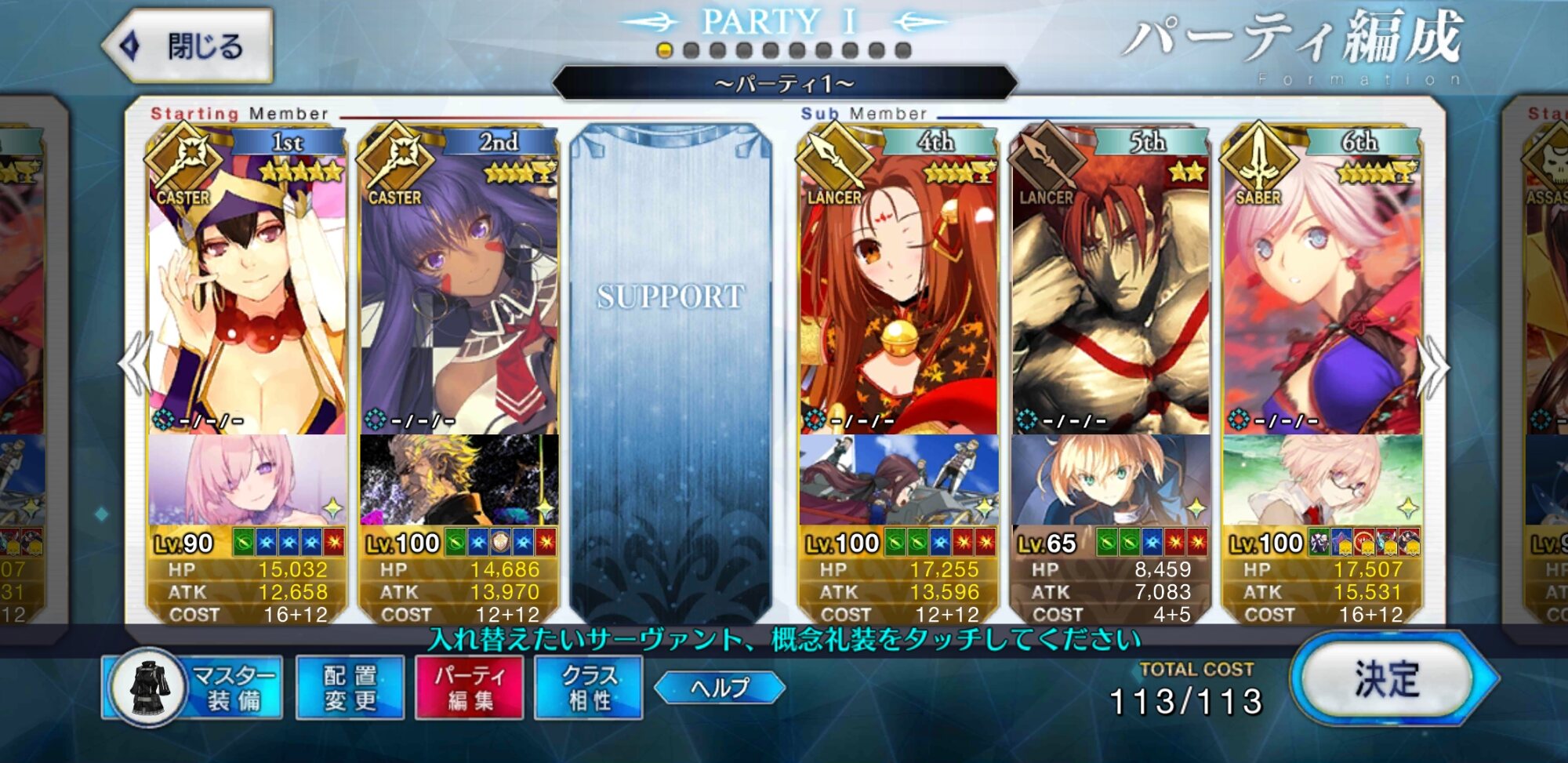This screenshot has width=1568, height=763.
Task: Select the 4th slot Lancer servant card
Action: [x=898, y=298]
